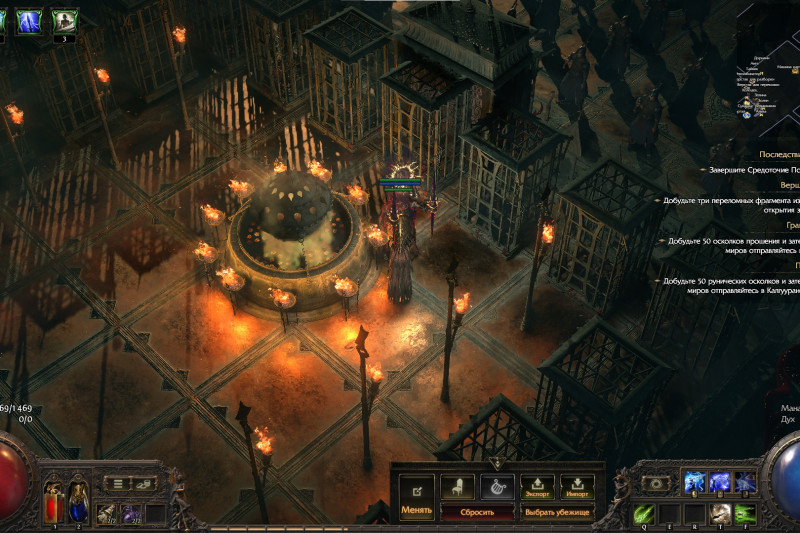This screenshot has width=800, height=533.
Task: Click the Менять edit button
Action: coord(416,495)
